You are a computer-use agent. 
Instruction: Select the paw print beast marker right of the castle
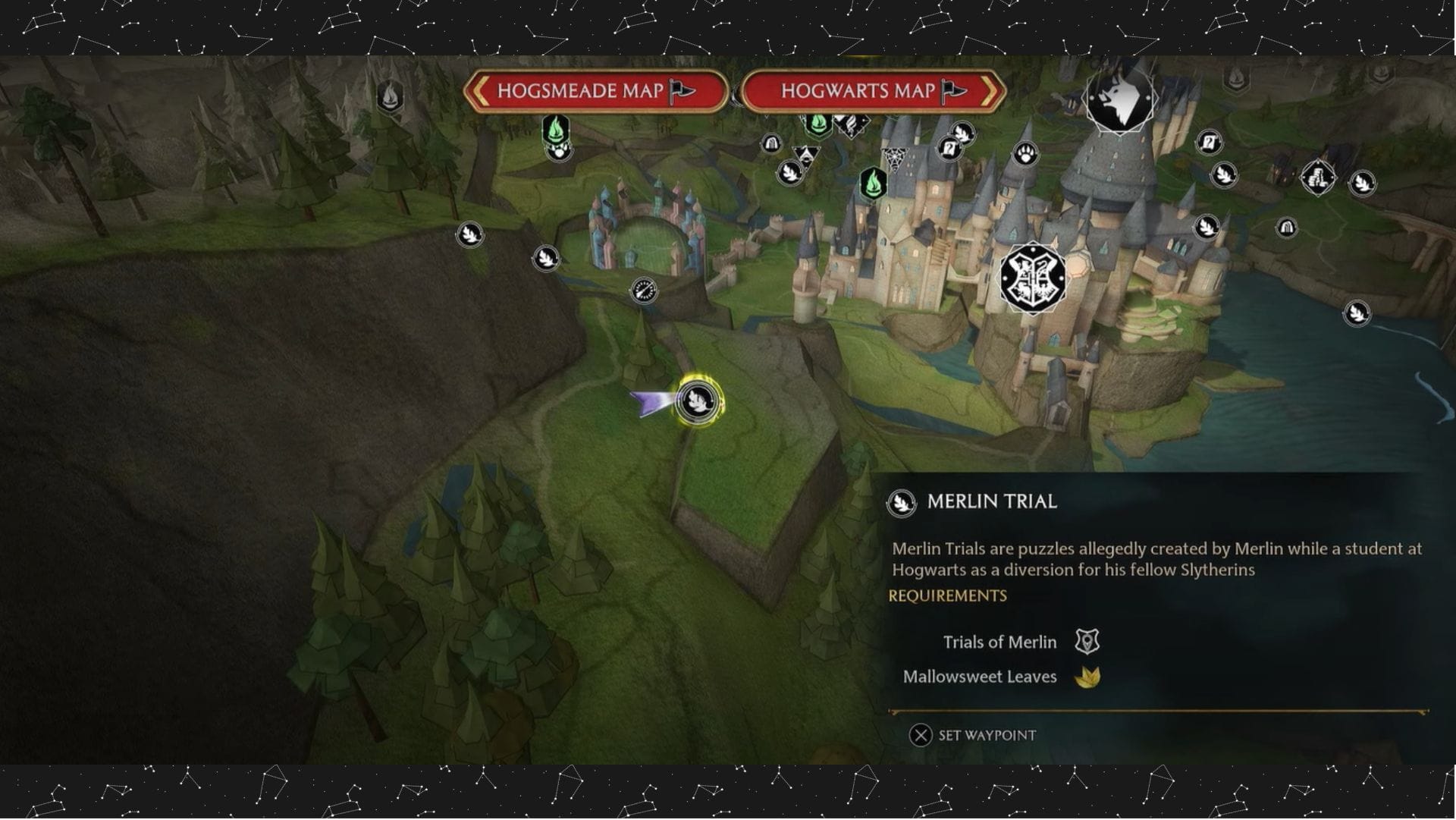coord(1025,152)
